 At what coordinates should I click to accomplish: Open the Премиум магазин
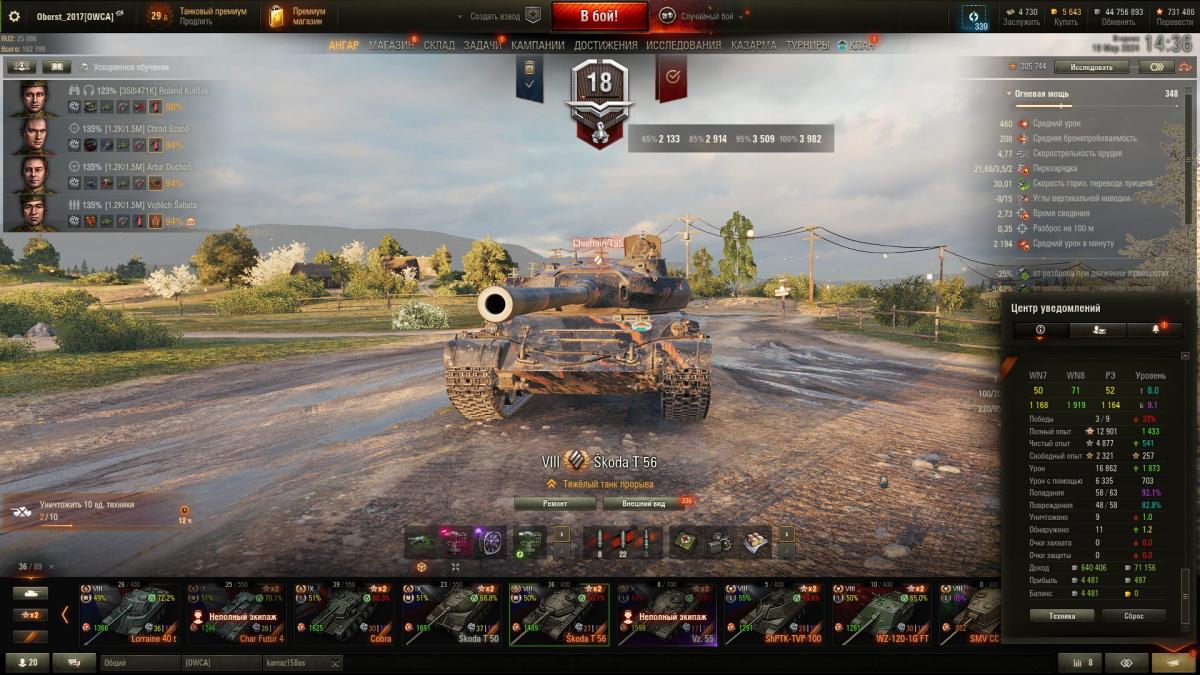coord(298,16)
